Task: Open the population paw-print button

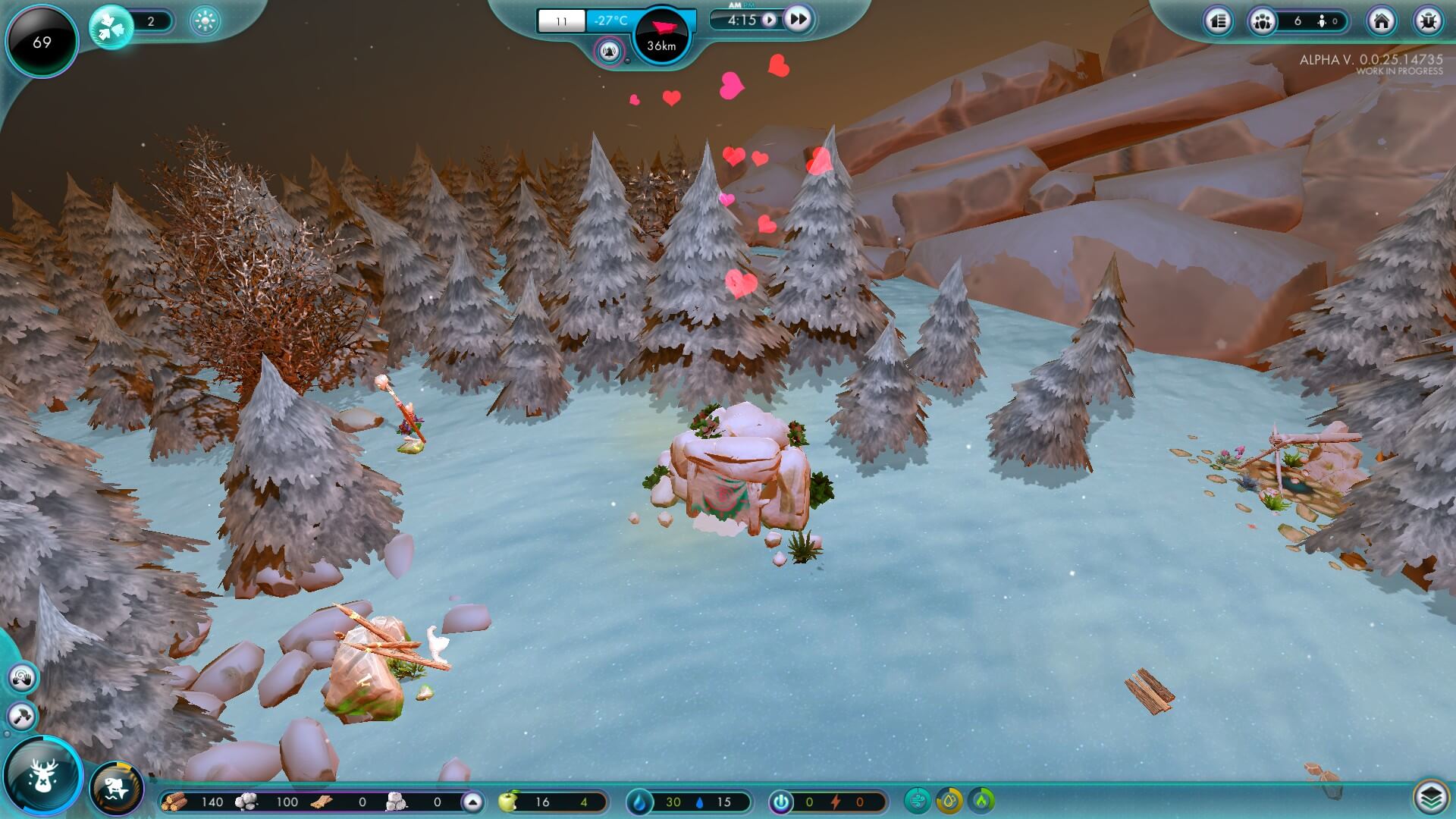Action: coord(1263,21)
